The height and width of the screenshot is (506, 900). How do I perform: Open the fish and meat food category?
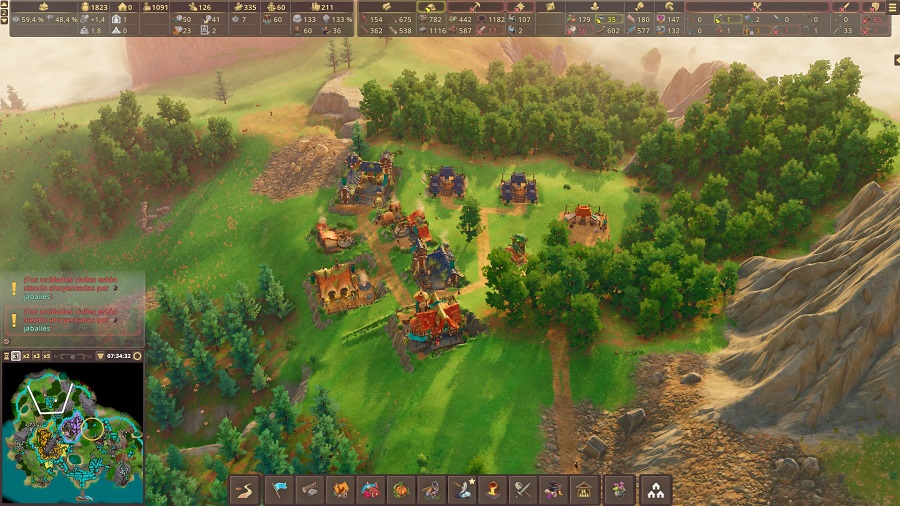[x=371, y=490]
